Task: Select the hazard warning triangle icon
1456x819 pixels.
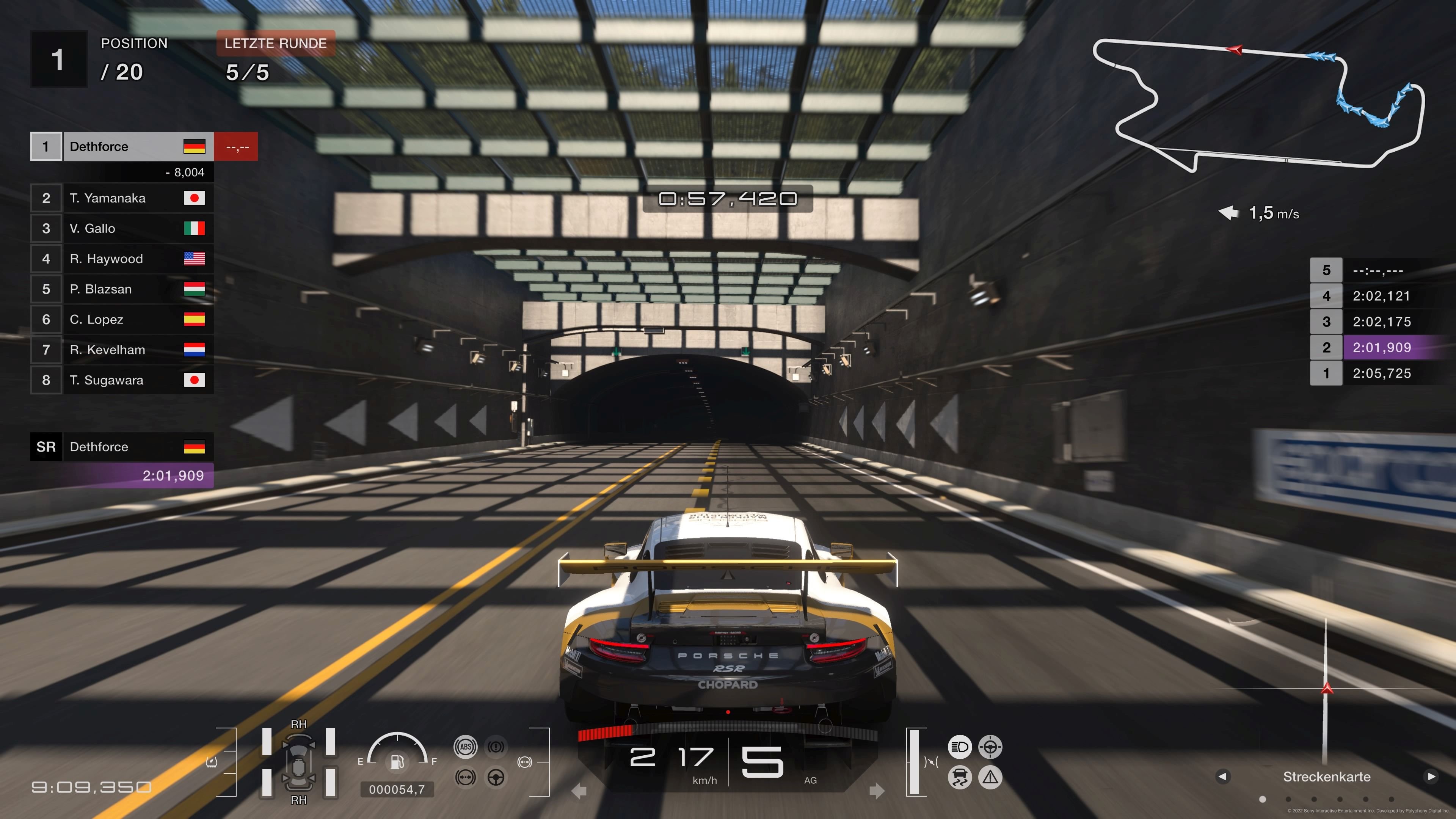Action: coord(990,777)
